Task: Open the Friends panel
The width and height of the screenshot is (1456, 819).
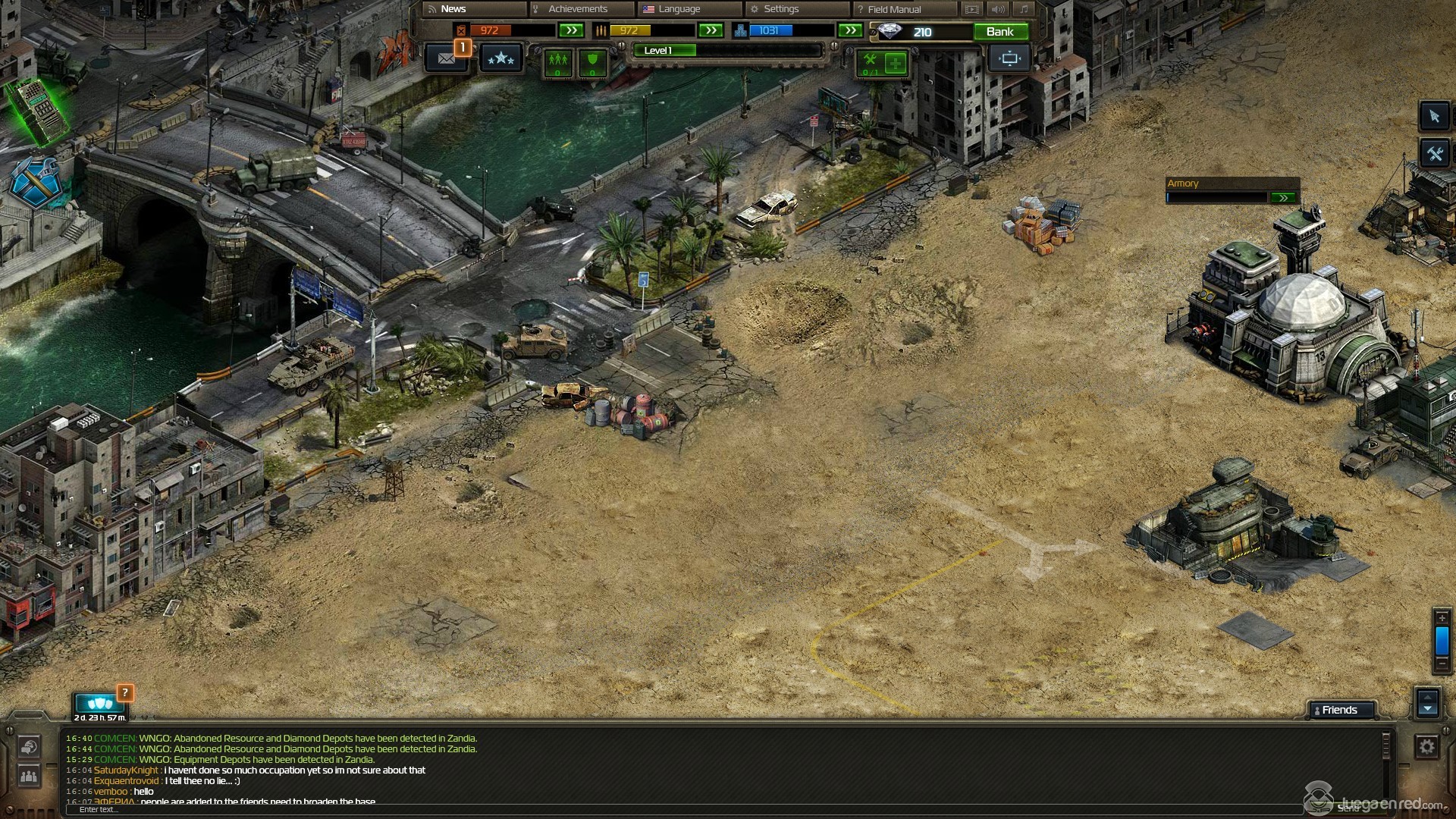Action: point(1339,710)
